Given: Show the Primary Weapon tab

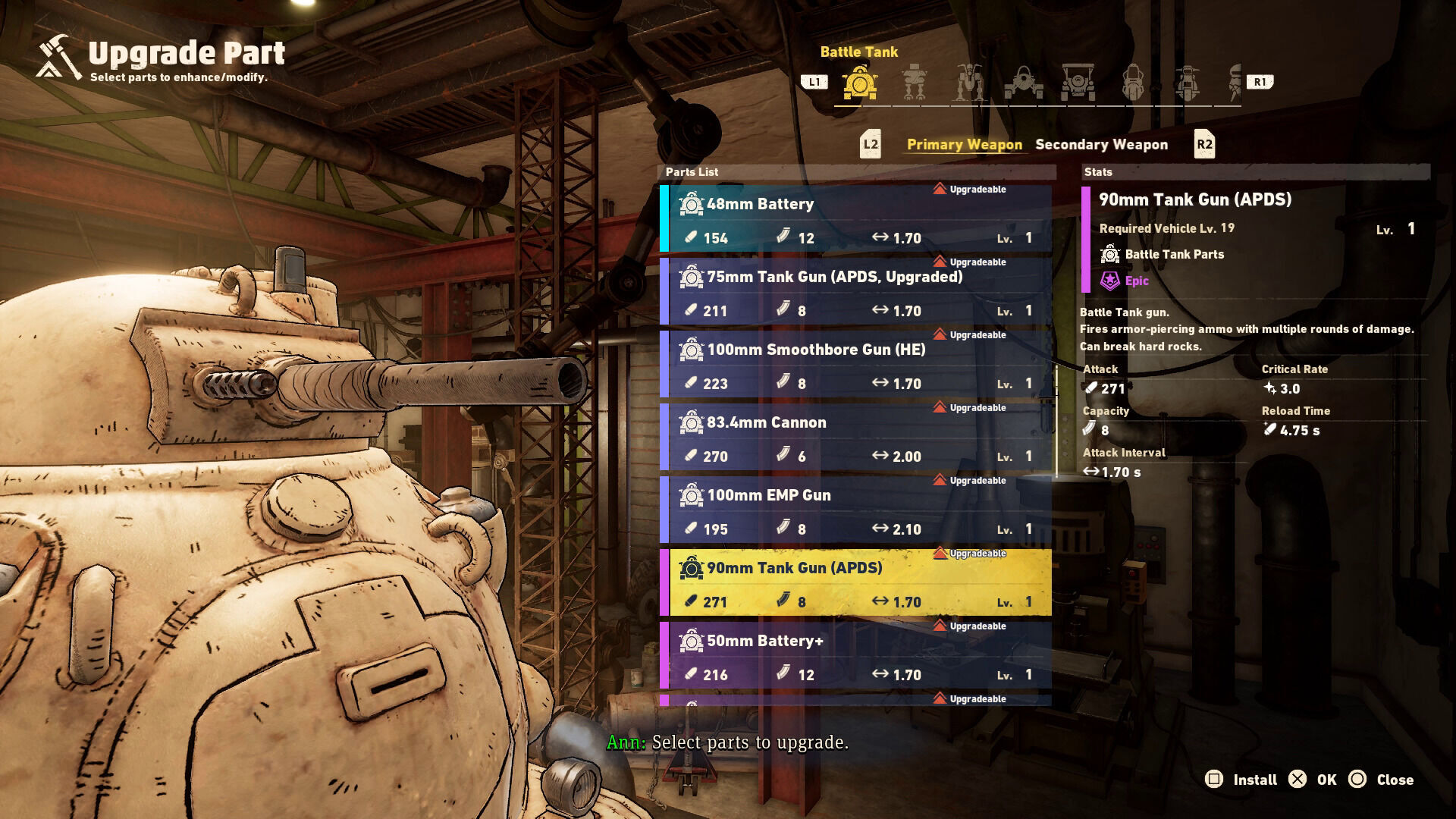Looking at the screenshot, I should [x=964, y=144].
